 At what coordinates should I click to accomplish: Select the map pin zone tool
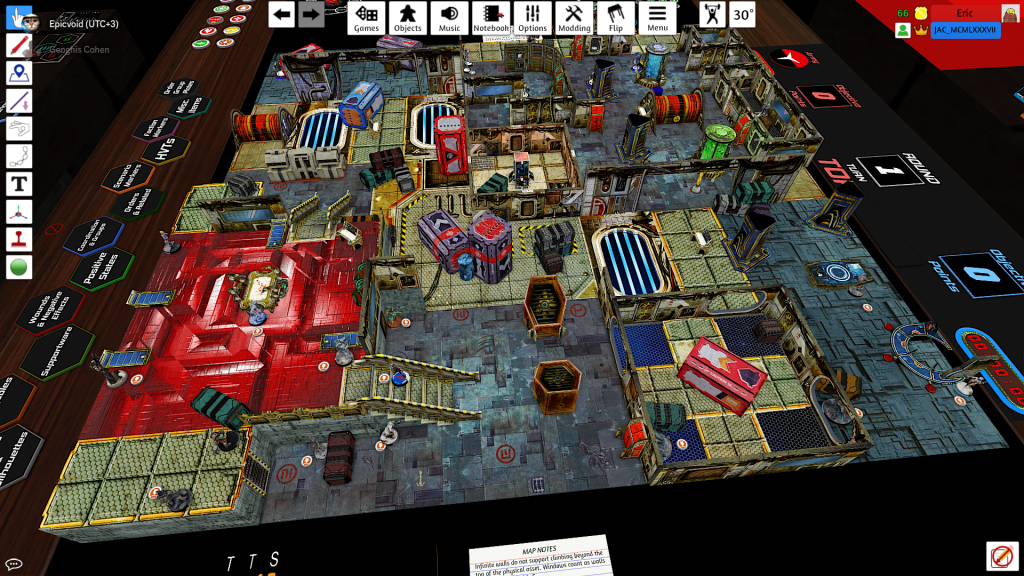19,73
